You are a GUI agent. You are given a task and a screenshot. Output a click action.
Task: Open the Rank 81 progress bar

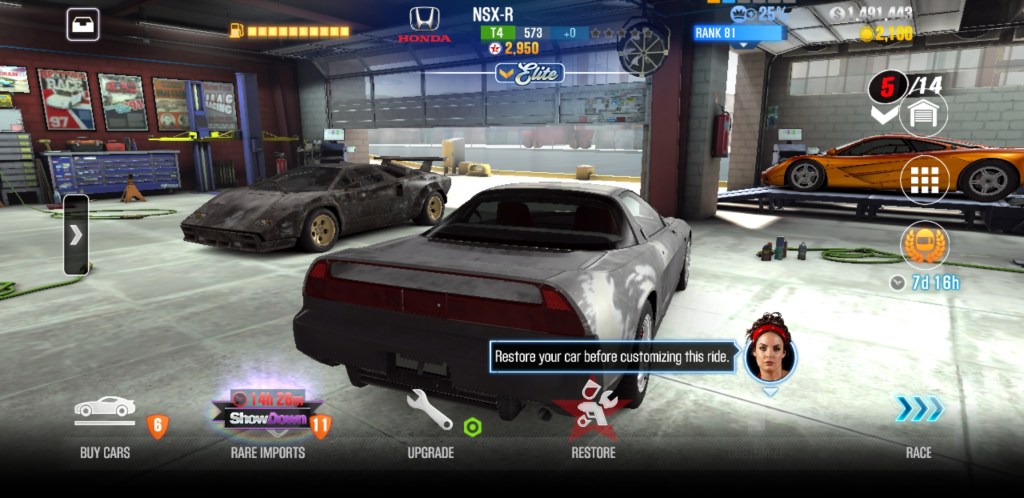[x=740, y=33]
